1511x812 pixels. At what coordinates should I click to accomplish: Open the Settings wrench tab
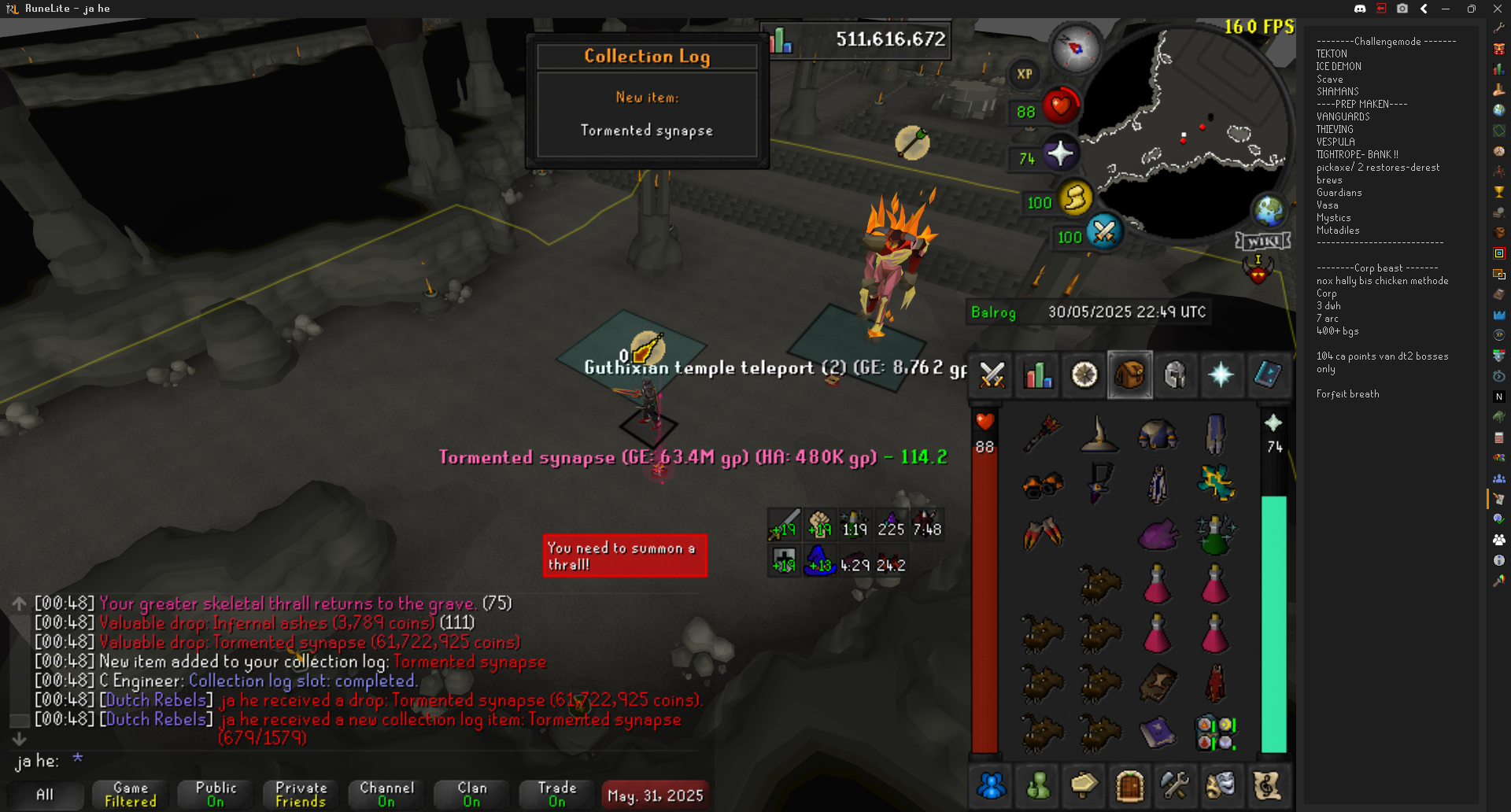tap(1174, 785)
